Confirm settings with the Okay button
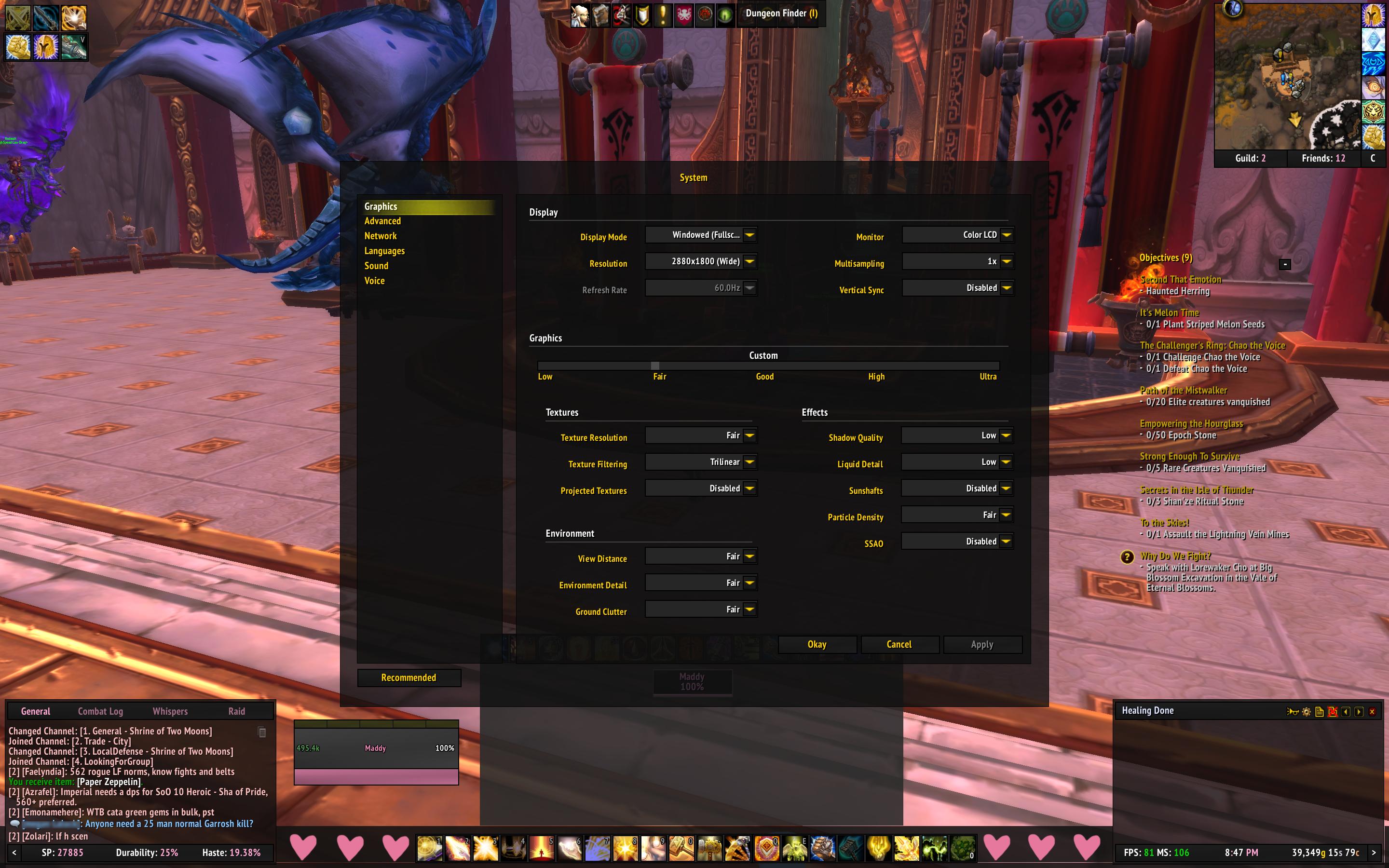1389x868 pixels. 817,644
